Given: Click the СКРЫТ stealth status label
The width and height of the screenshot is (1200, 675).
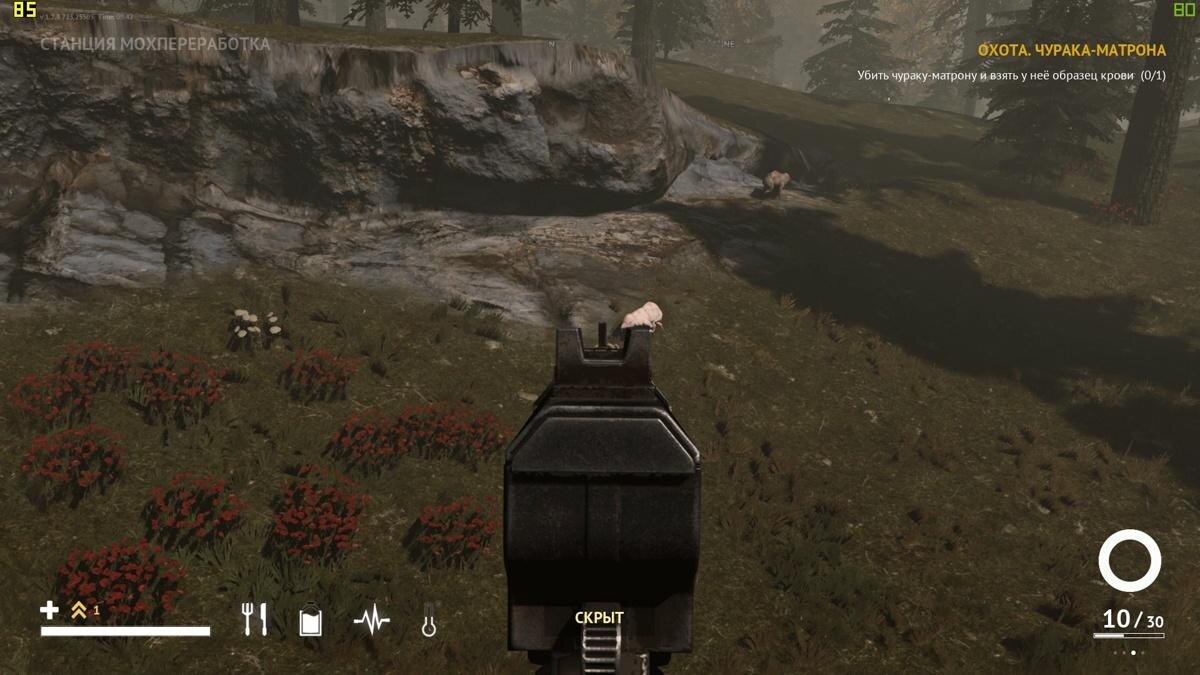Looking at the screenshot, I should click(x=599, y=618).
